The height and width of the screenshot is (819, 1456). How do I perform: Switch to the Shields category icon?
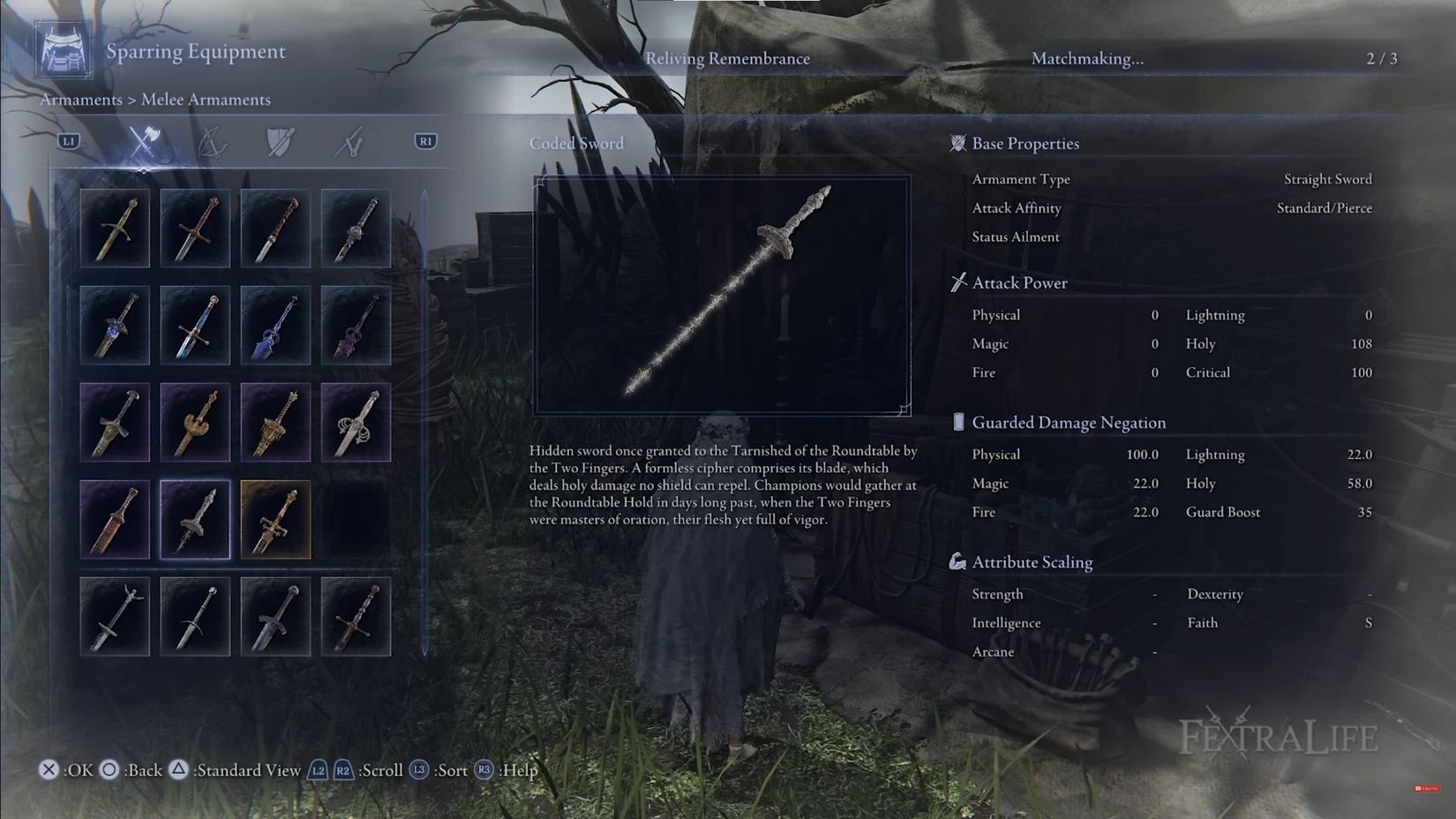280,143
